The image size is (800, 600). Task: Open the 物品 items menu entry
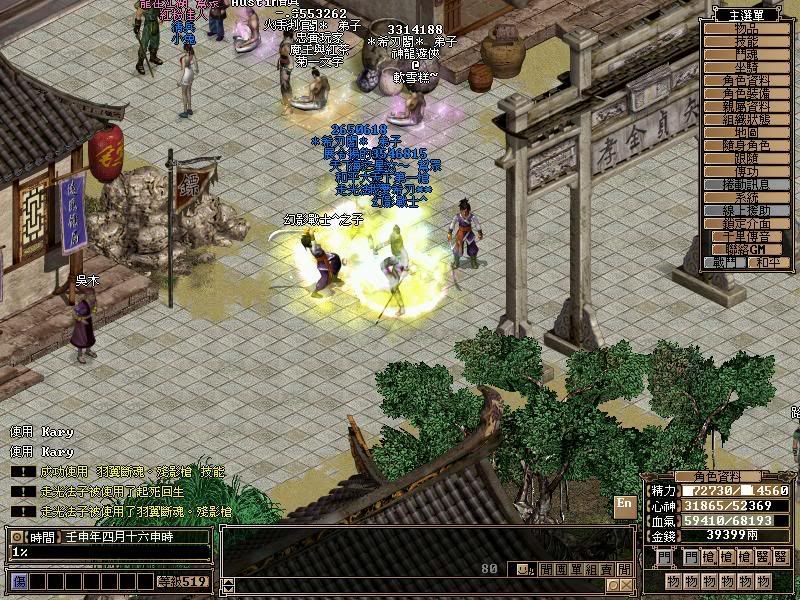pyautogui.click(x=747, y=29)
